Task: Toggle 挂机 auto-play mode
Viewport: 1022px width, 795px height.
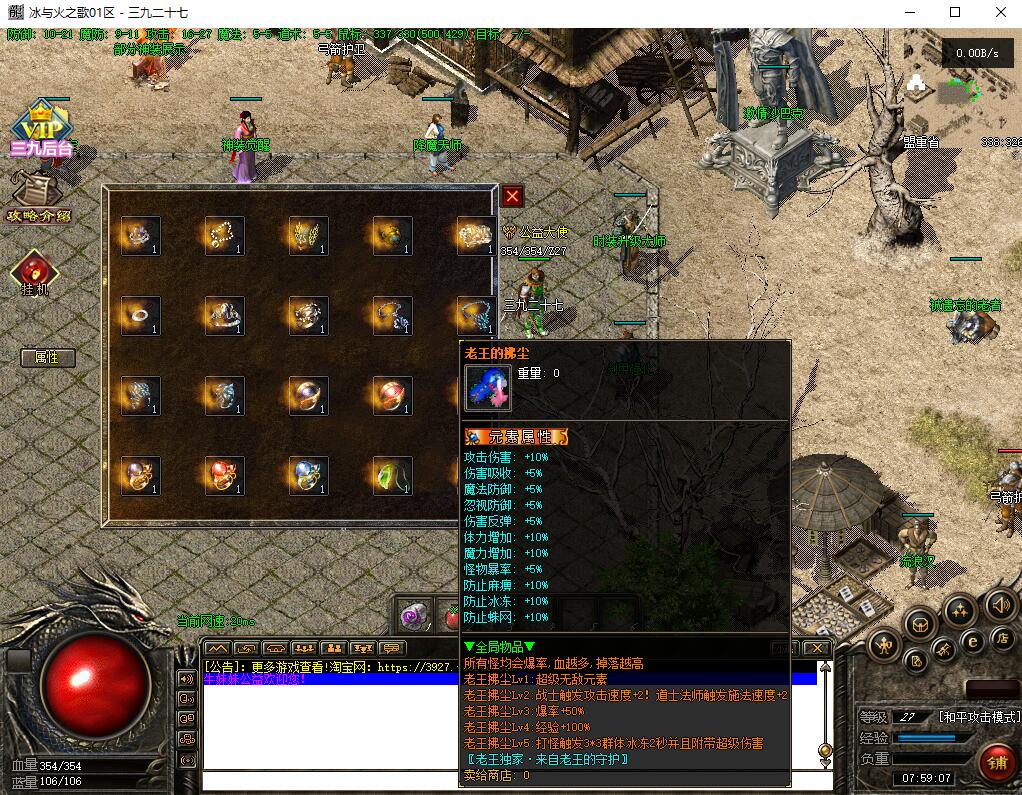Action: tap(35, 270)
